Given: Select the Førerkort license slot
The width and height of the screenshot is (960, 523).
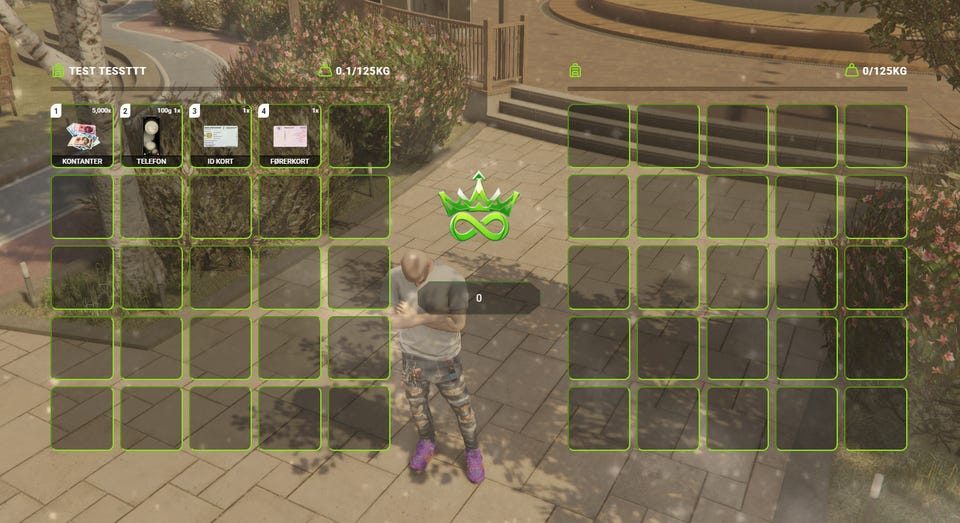Looking at the screenshot, I should pyautogui.click(x=289, y=136).
